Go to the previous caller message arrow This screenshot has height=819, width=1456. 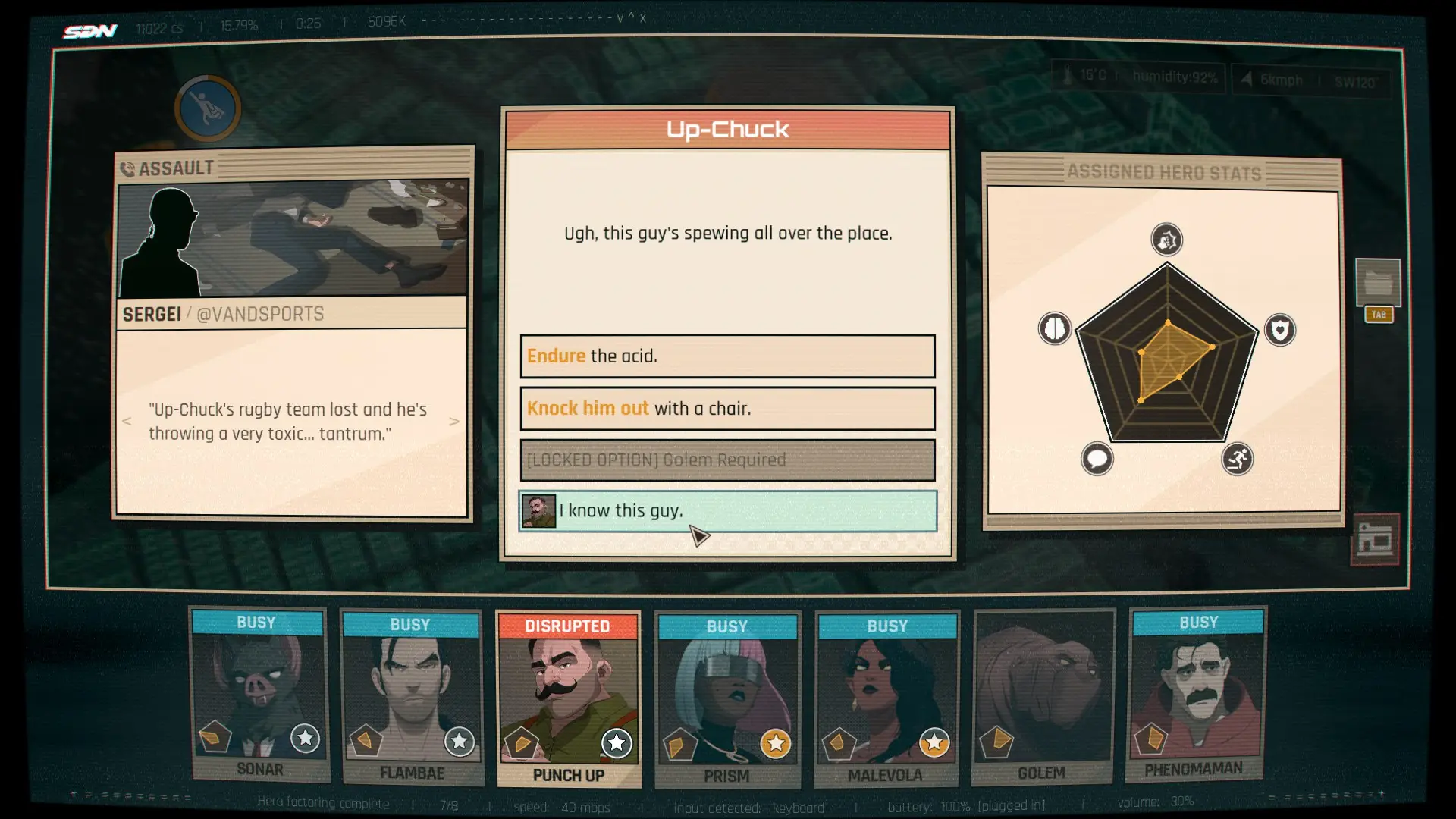127,422
